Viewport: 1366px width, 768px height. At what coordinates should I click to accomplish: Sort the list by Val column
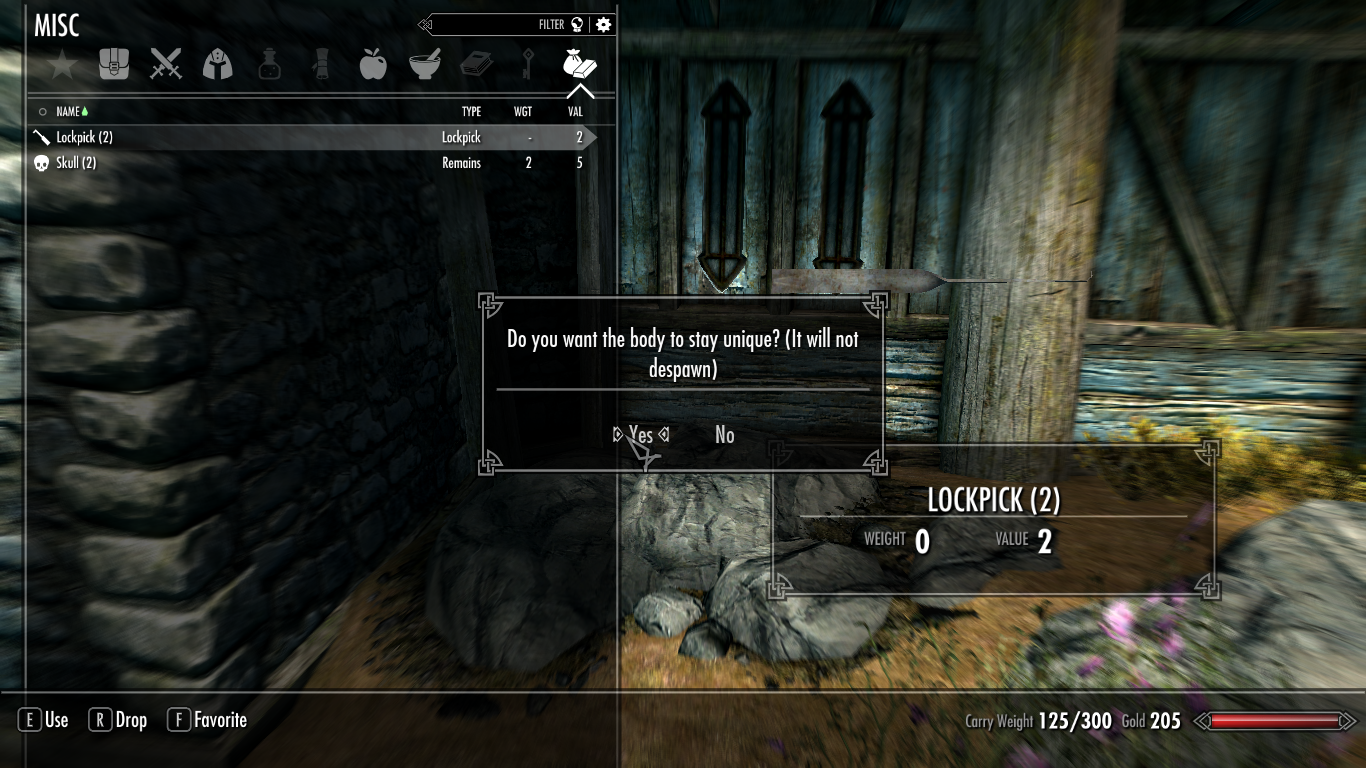pyautogui.click(x=574, y=112)
